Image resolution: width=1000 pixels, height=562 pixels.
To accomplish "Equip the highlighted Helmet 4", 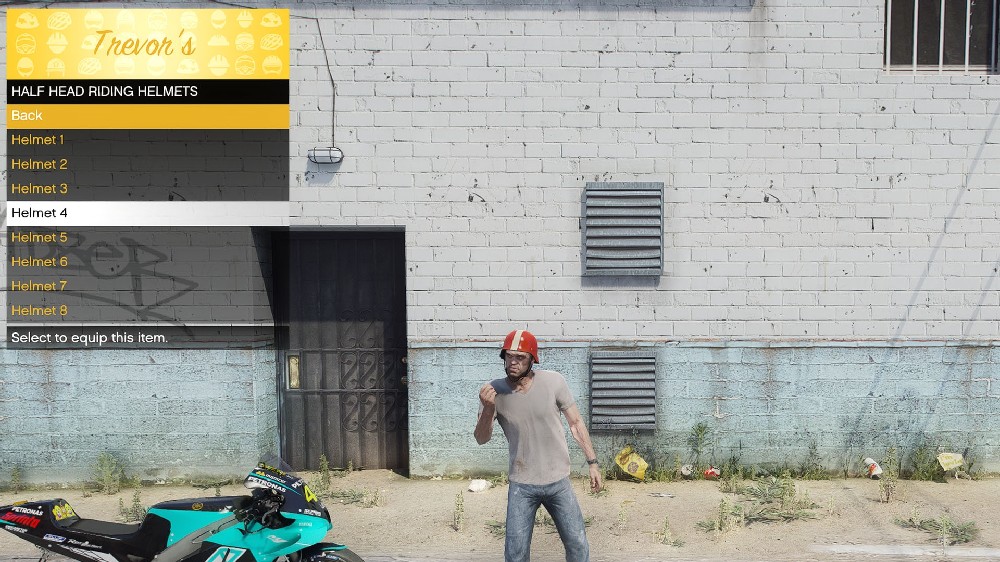I will 147,213.
